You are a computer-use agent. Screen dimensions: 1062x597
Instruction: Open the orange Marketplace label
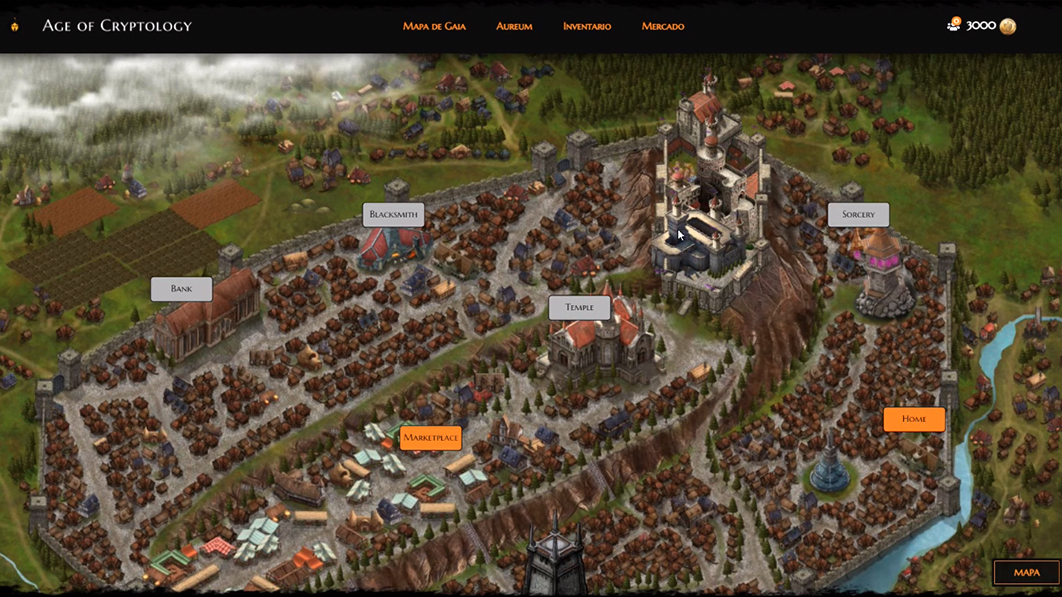430,437
